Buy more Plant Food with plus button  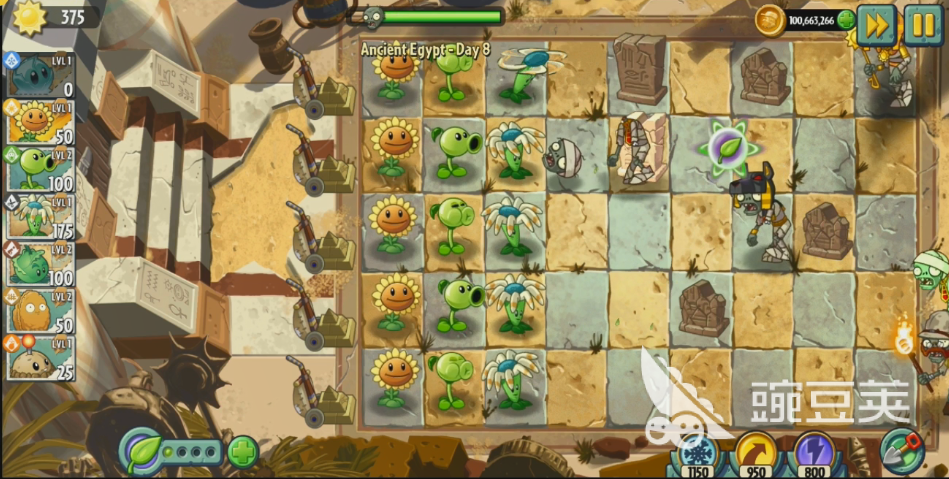point(243,452)
